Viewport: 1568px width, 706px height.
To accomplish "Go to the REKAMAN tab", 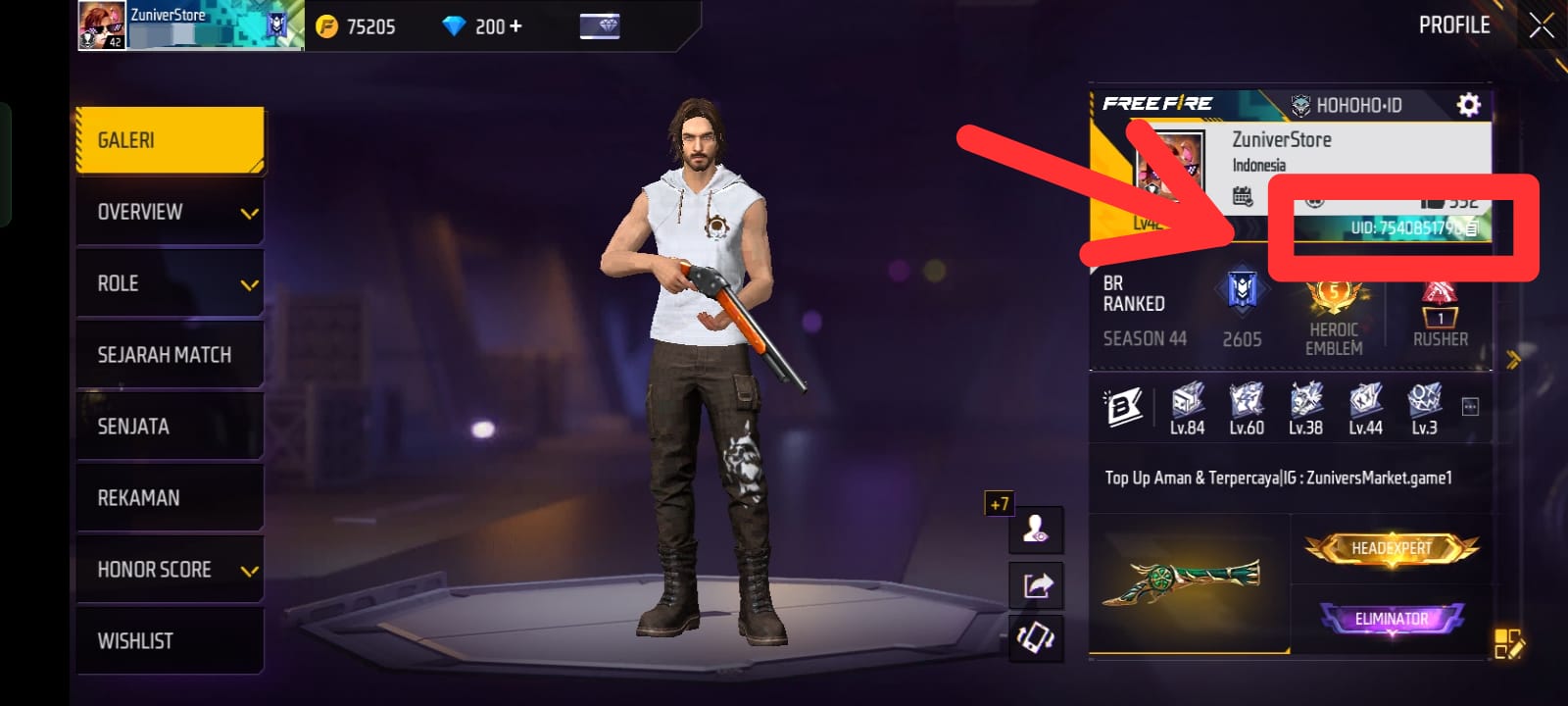I will click(x=170, y=498).
